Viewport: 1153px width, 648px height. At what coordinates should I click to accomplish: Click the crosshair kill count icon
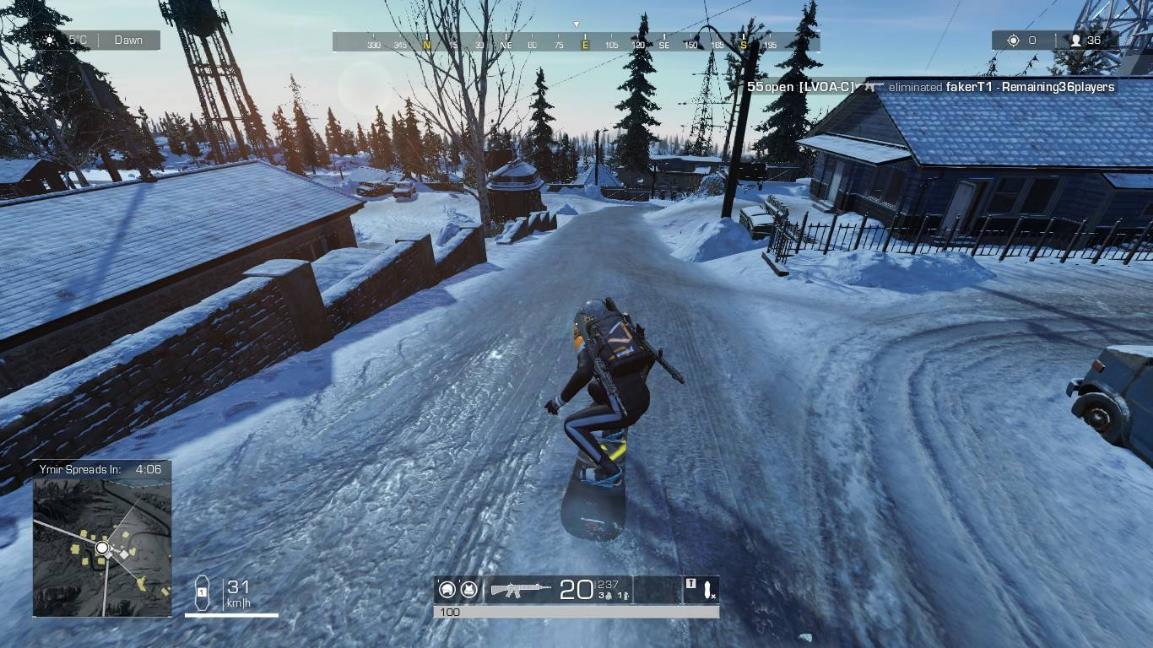point(1013,41)
